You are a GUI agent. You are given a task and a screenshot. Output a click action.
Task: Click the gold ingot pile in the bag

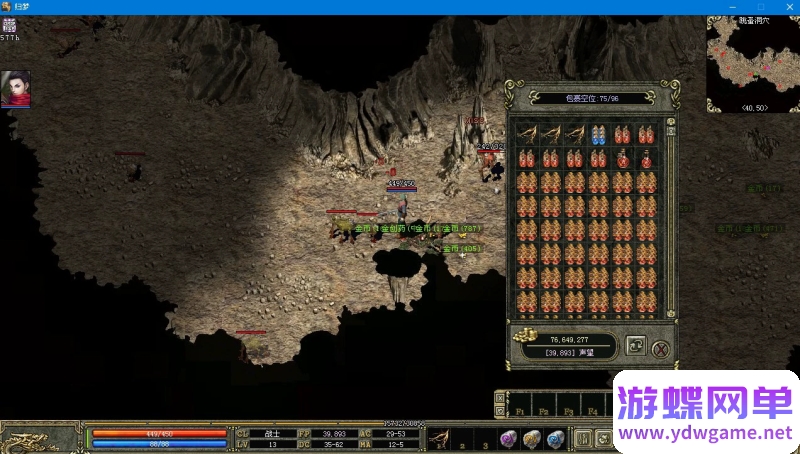point(523,339)
